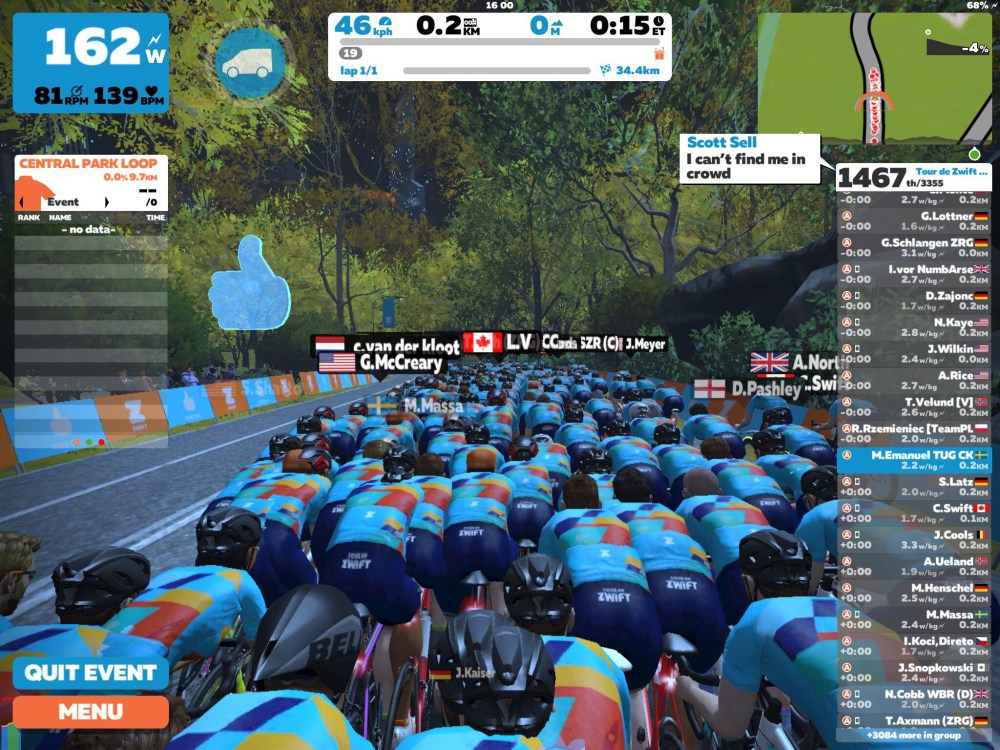Open the route minimap
The image size is (1000, 750).
pos(876,79)
